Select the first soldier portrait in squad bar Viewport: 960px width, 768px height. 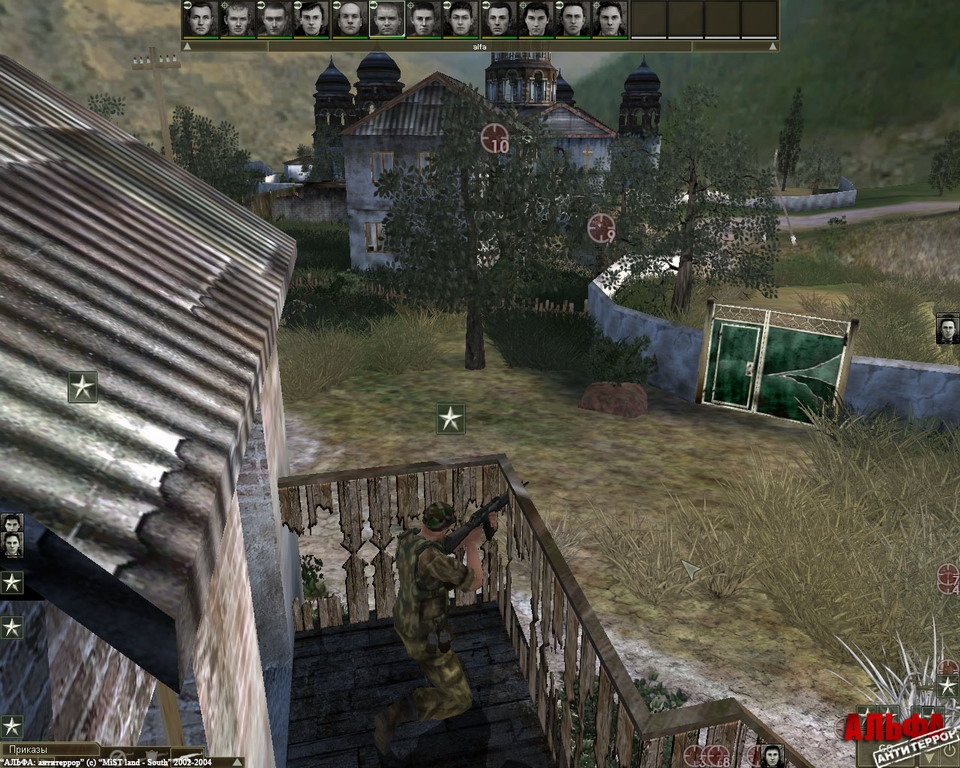click(x=201, y=19)
